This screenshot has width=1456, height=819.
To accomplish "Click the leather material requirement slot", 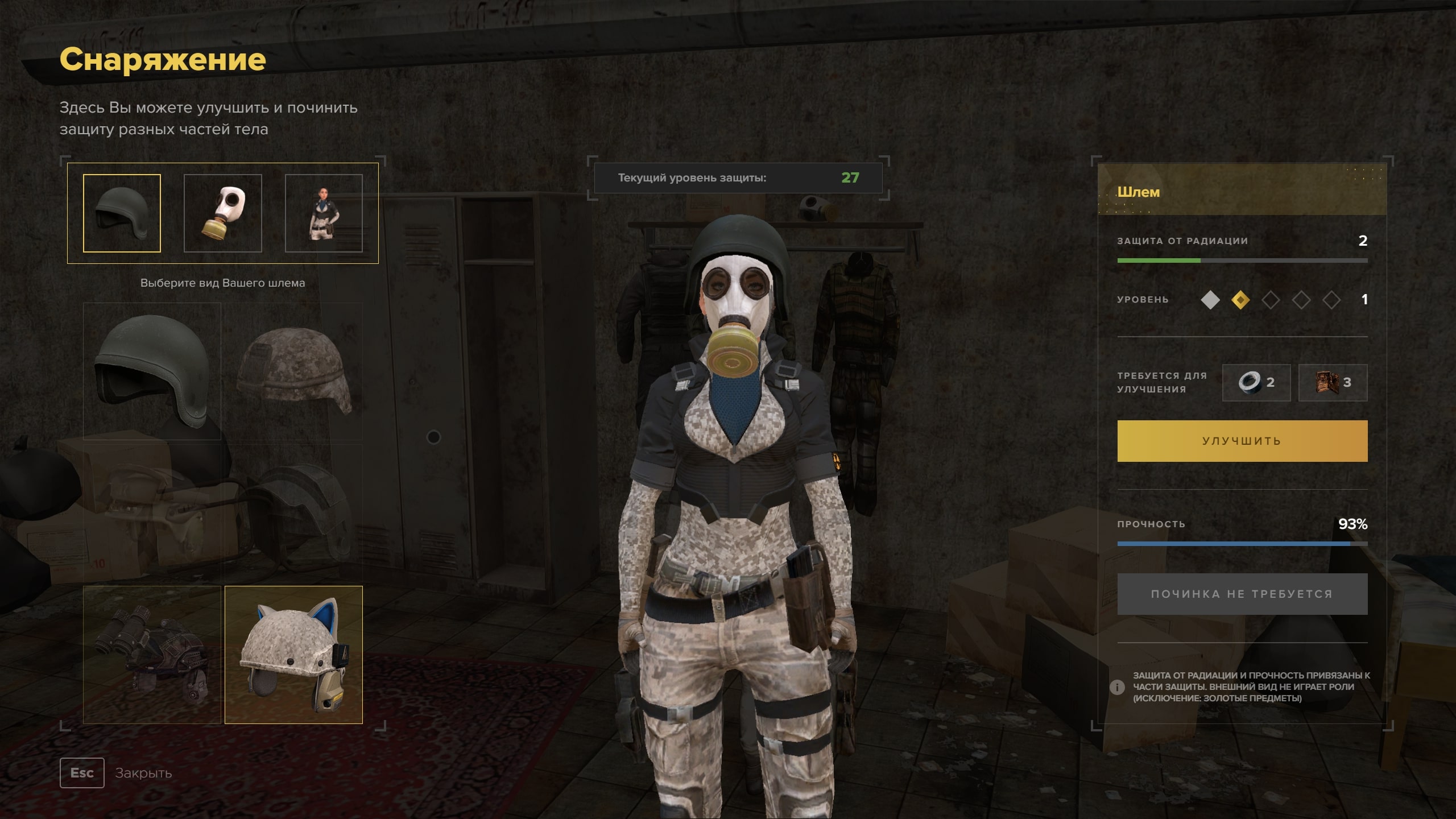I will 1333,382.
